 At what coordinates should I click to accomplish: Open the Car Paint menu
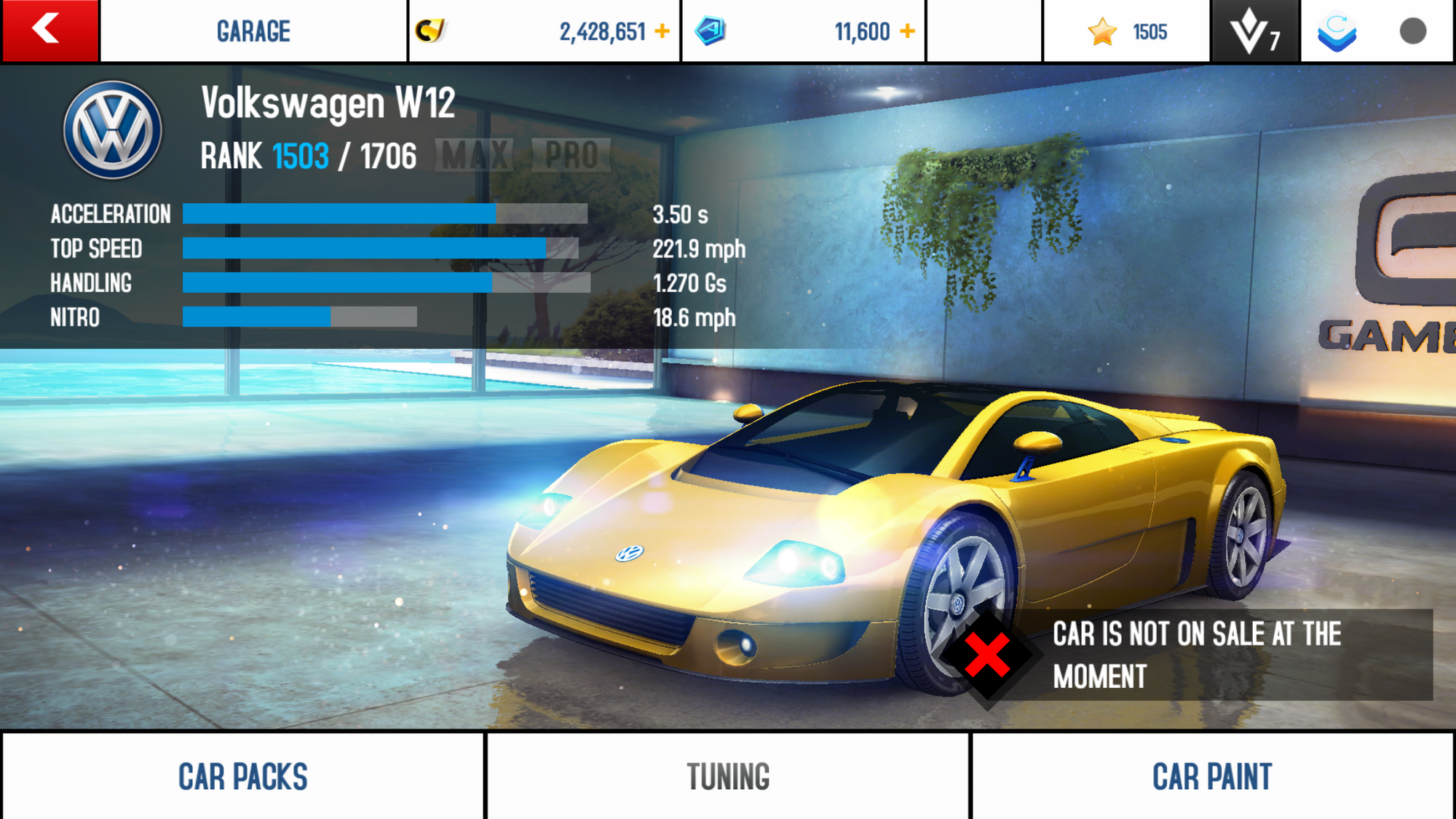(1212, 776)
